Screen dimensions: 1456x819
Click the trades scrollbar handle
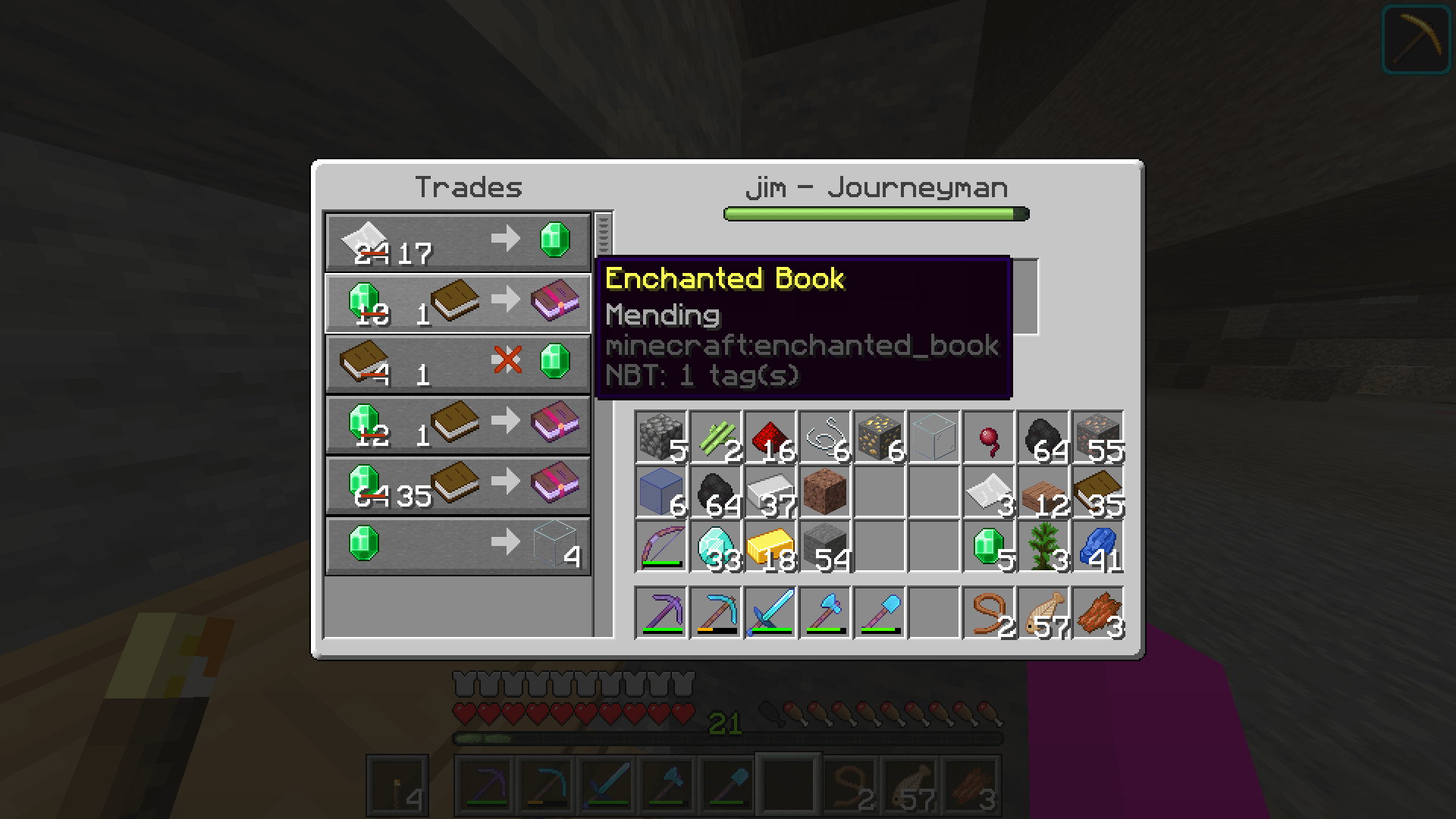tap(603, 235)
